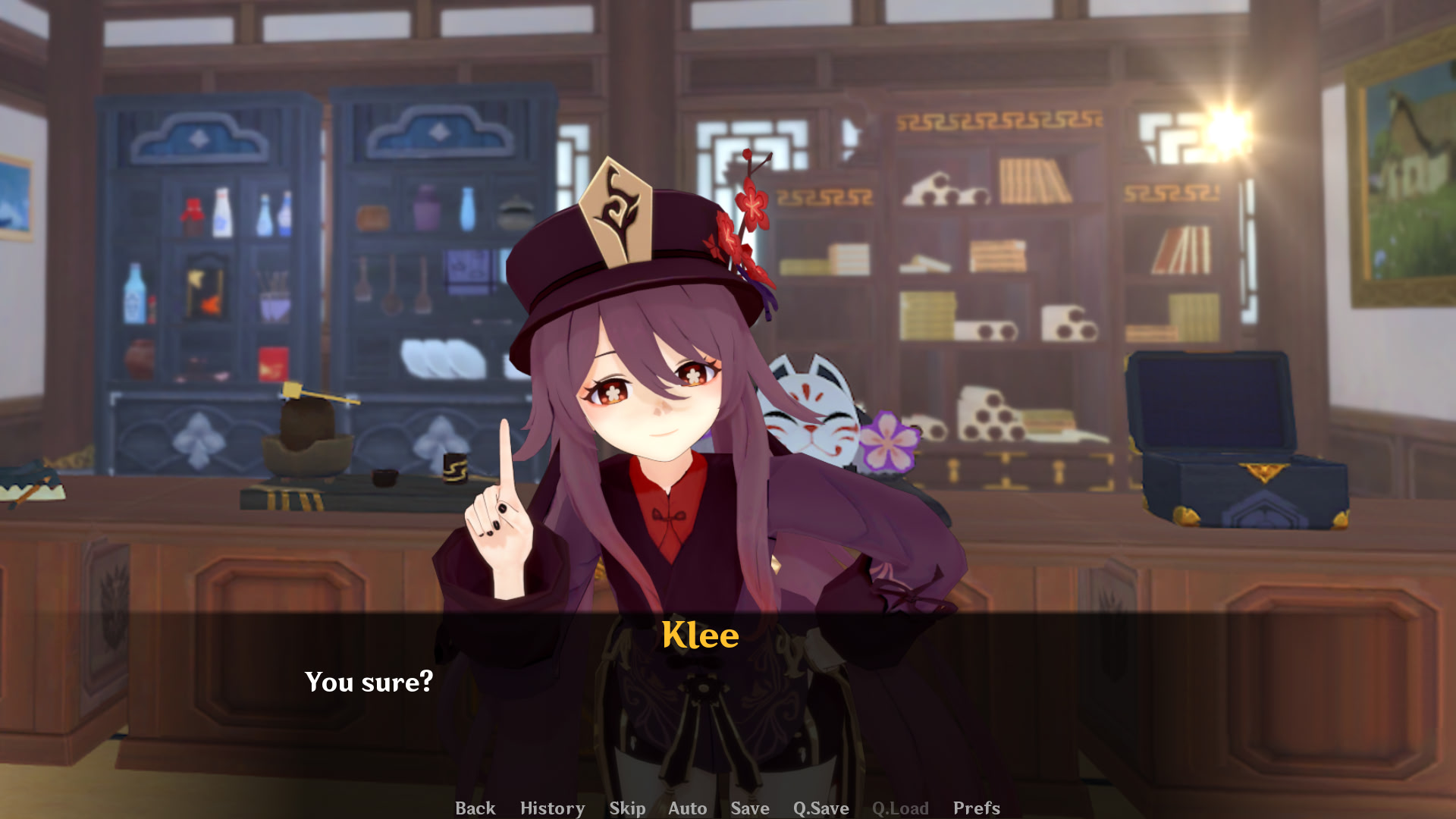Toggle Auto-forward mode

tap(687, 808)
